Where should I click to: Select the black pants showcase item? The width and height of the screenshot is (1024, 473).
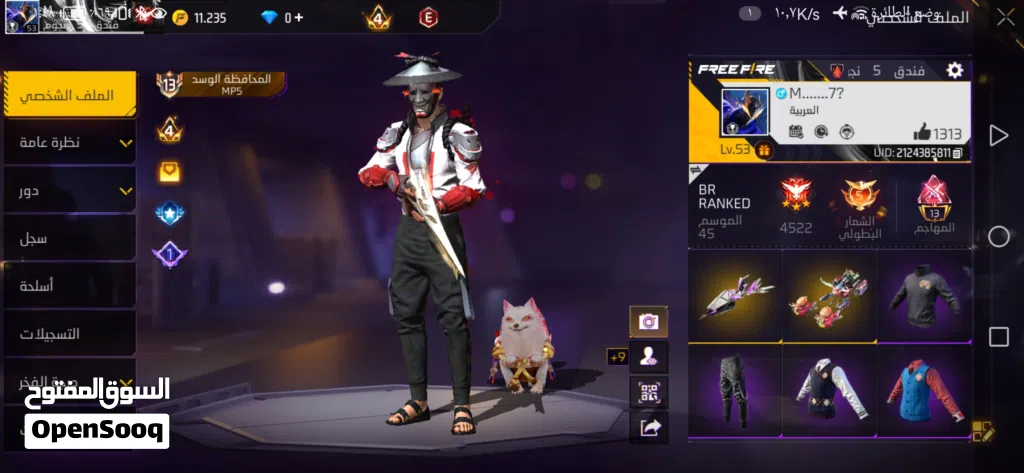[x=735, y=389]
